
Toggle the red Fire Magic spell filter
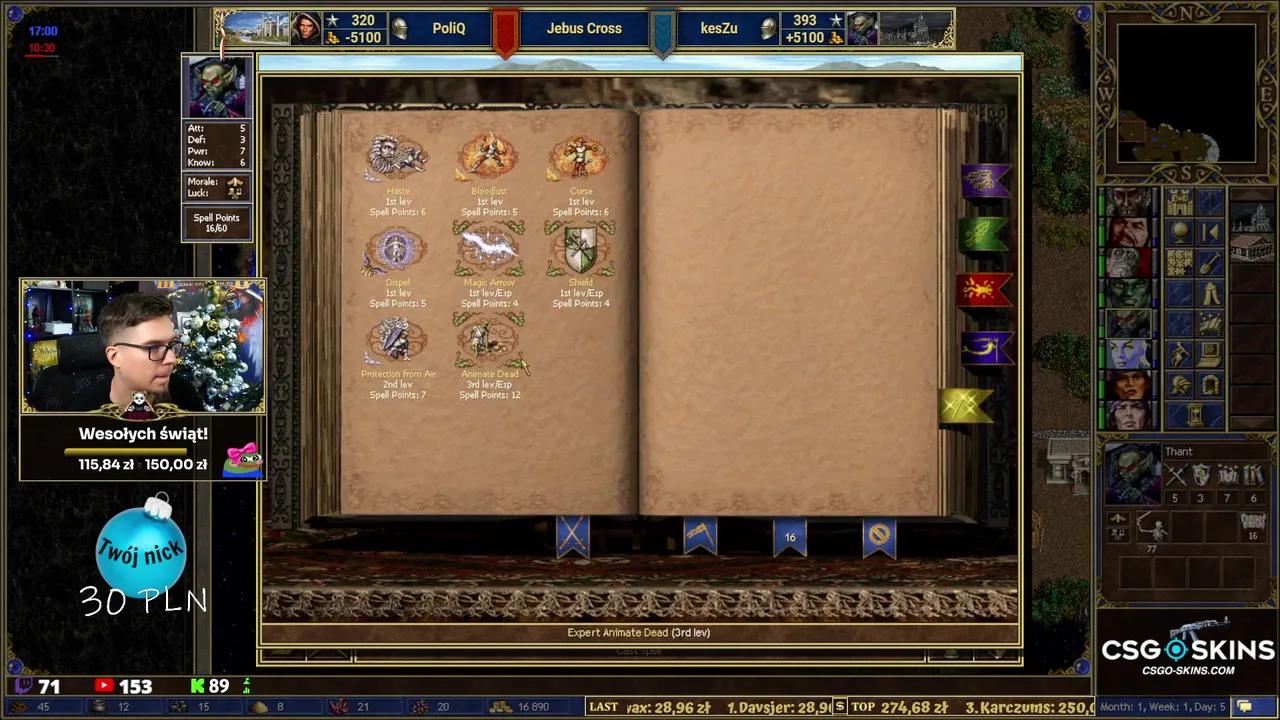982,290
